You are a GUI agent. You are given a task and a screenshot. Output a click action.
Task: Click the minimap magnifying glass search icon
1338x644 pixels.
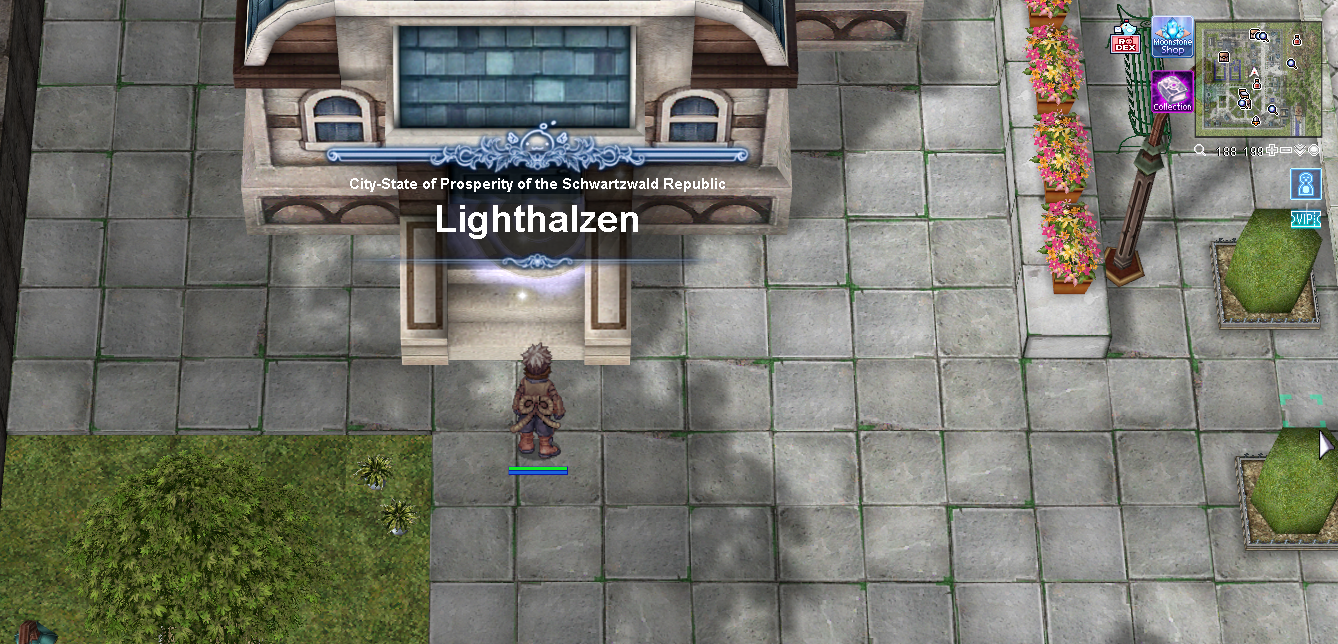[1200, 151]
